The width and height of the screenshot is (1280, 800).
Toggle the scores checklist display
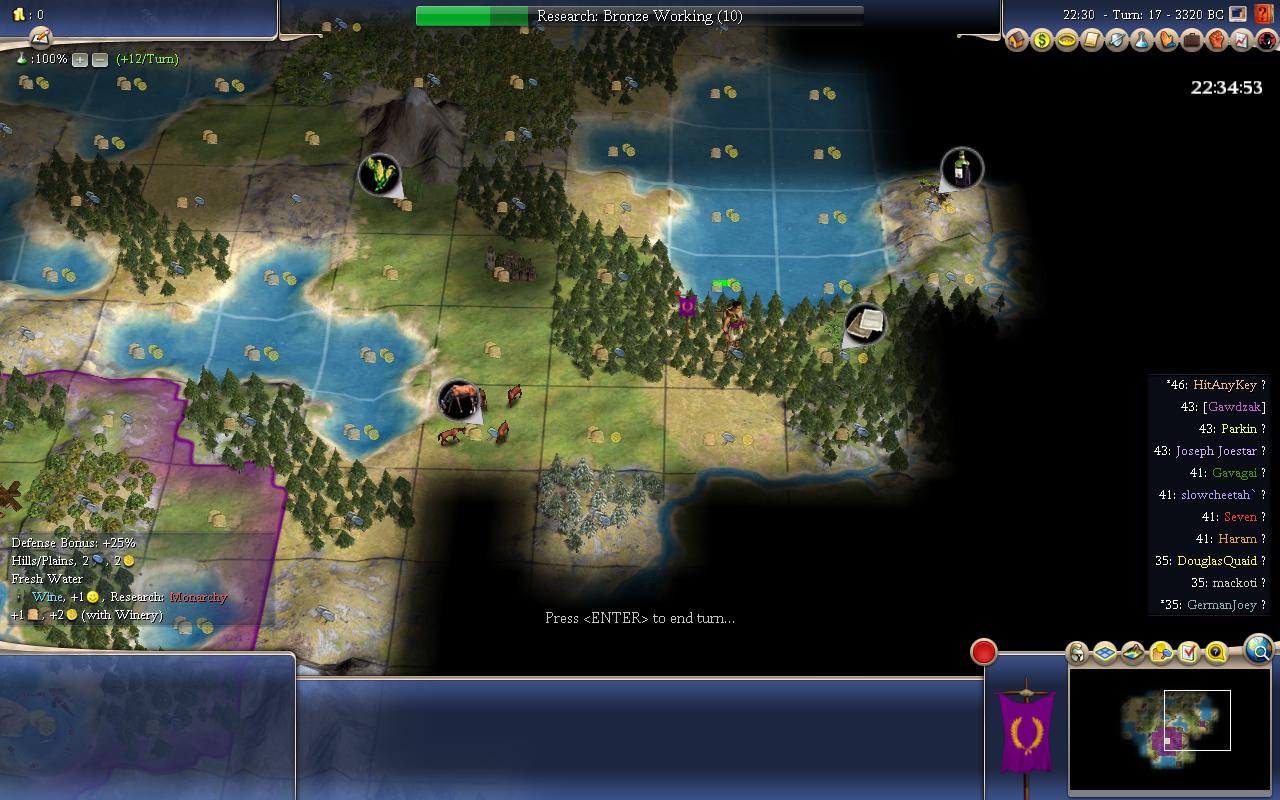tap(1189, 654)
